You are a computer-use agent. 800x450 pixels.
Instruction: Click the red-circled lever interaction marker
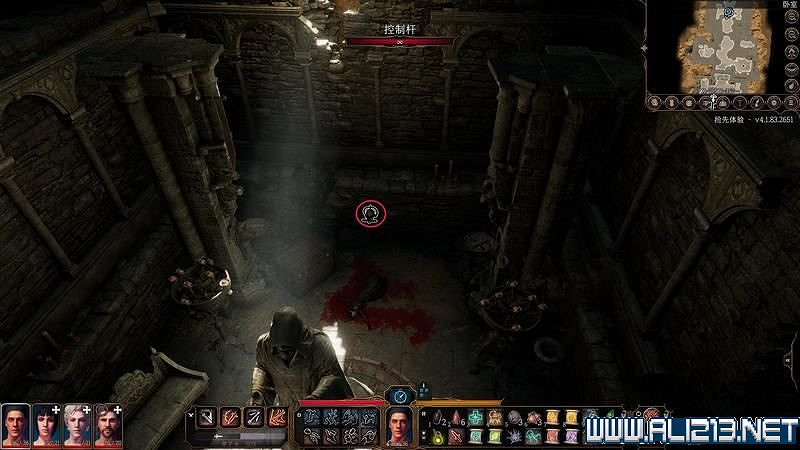point(370,213)
